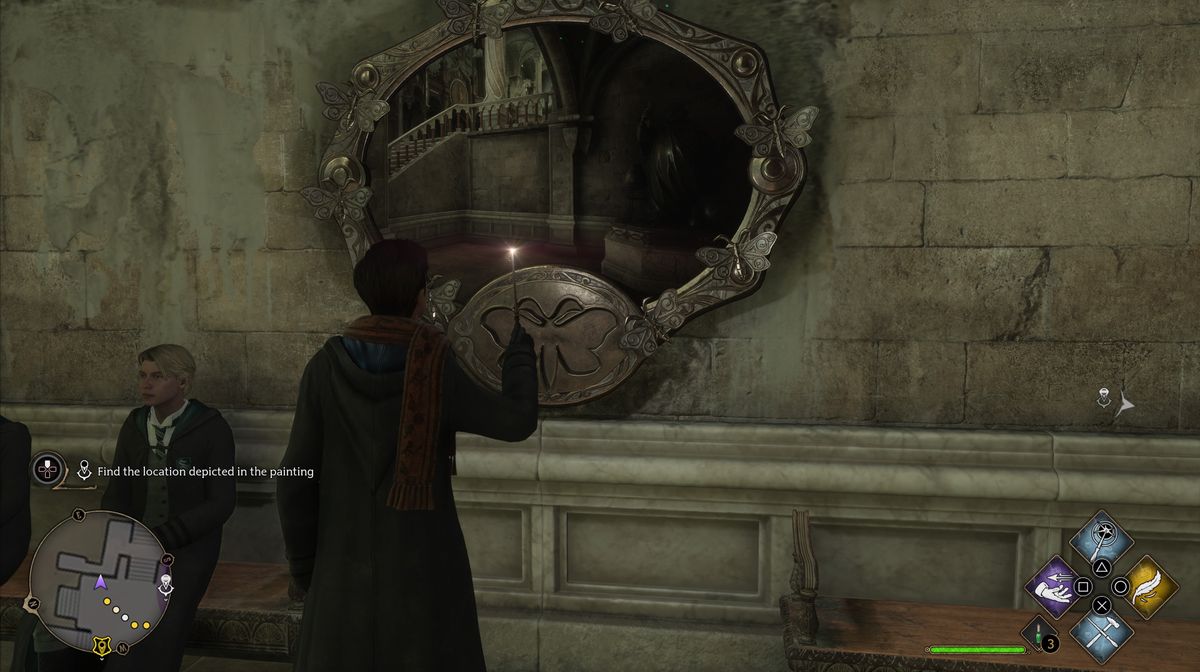Screen dimensions: 1200x672
Task: Select the yellow shield quest marker on the minimap
Action: pyautogui.click(x=101, y=647)
